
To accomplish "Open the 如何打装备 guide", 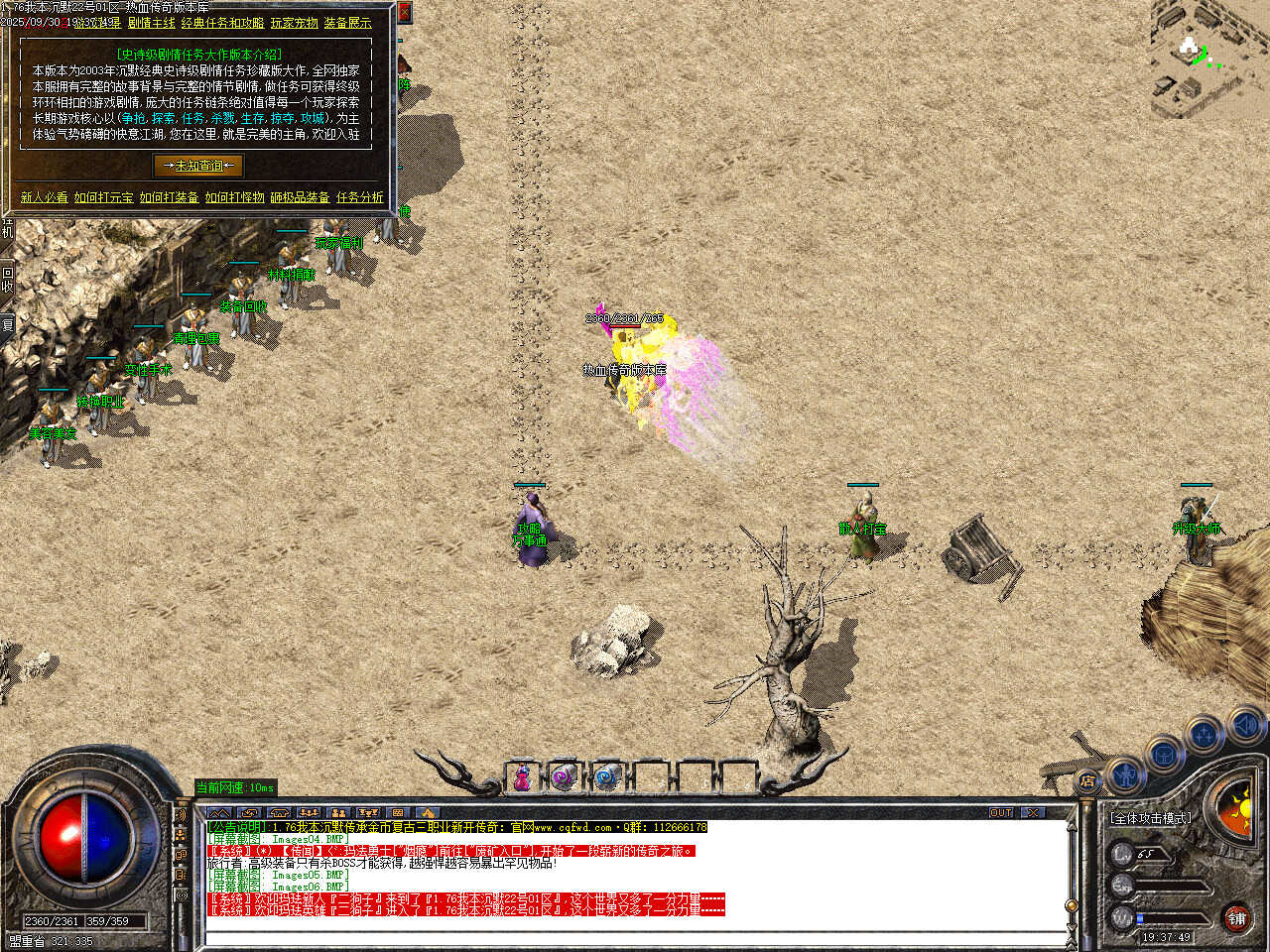I will [x=170, y=197].
